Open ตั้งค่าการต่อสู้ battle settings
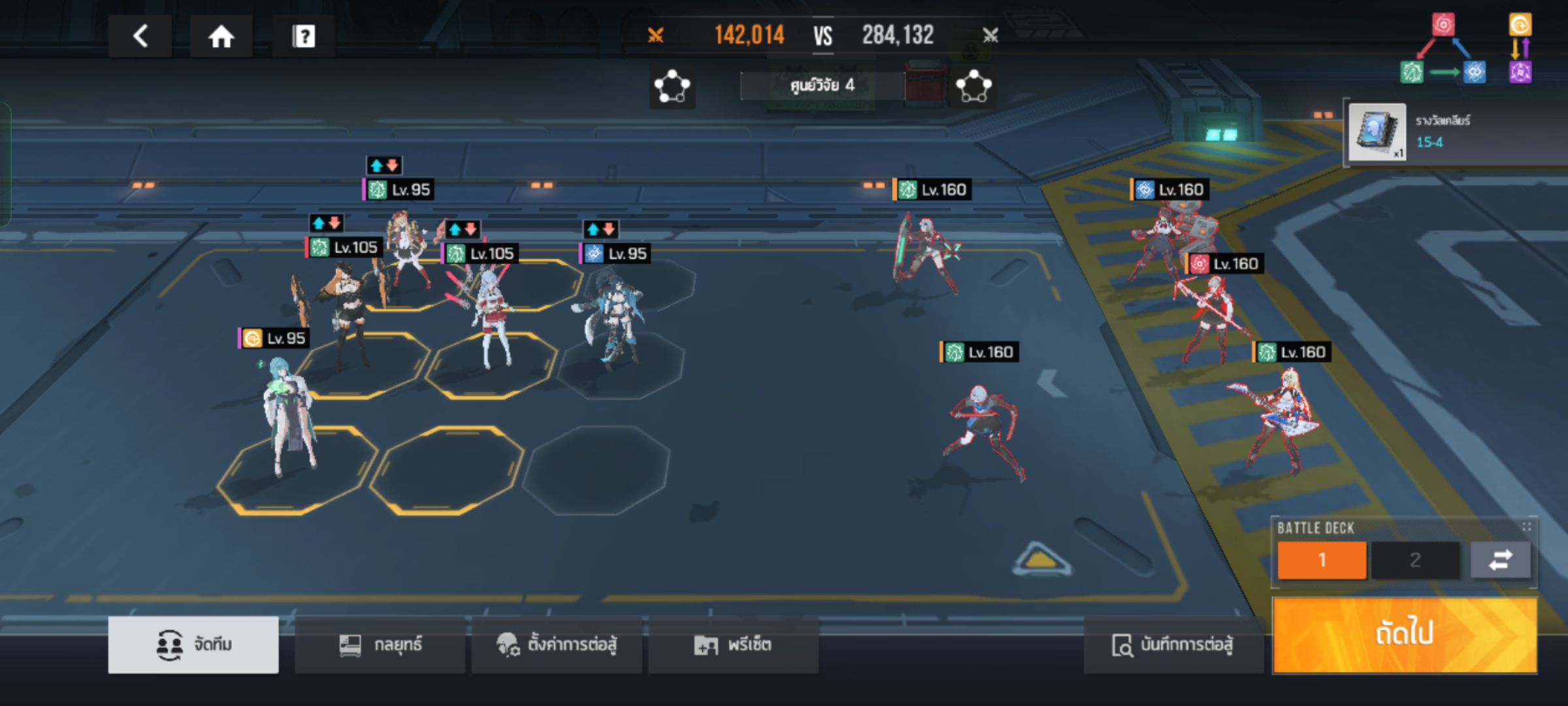The height and width of the screenshot is (706, 1568). 557,645
